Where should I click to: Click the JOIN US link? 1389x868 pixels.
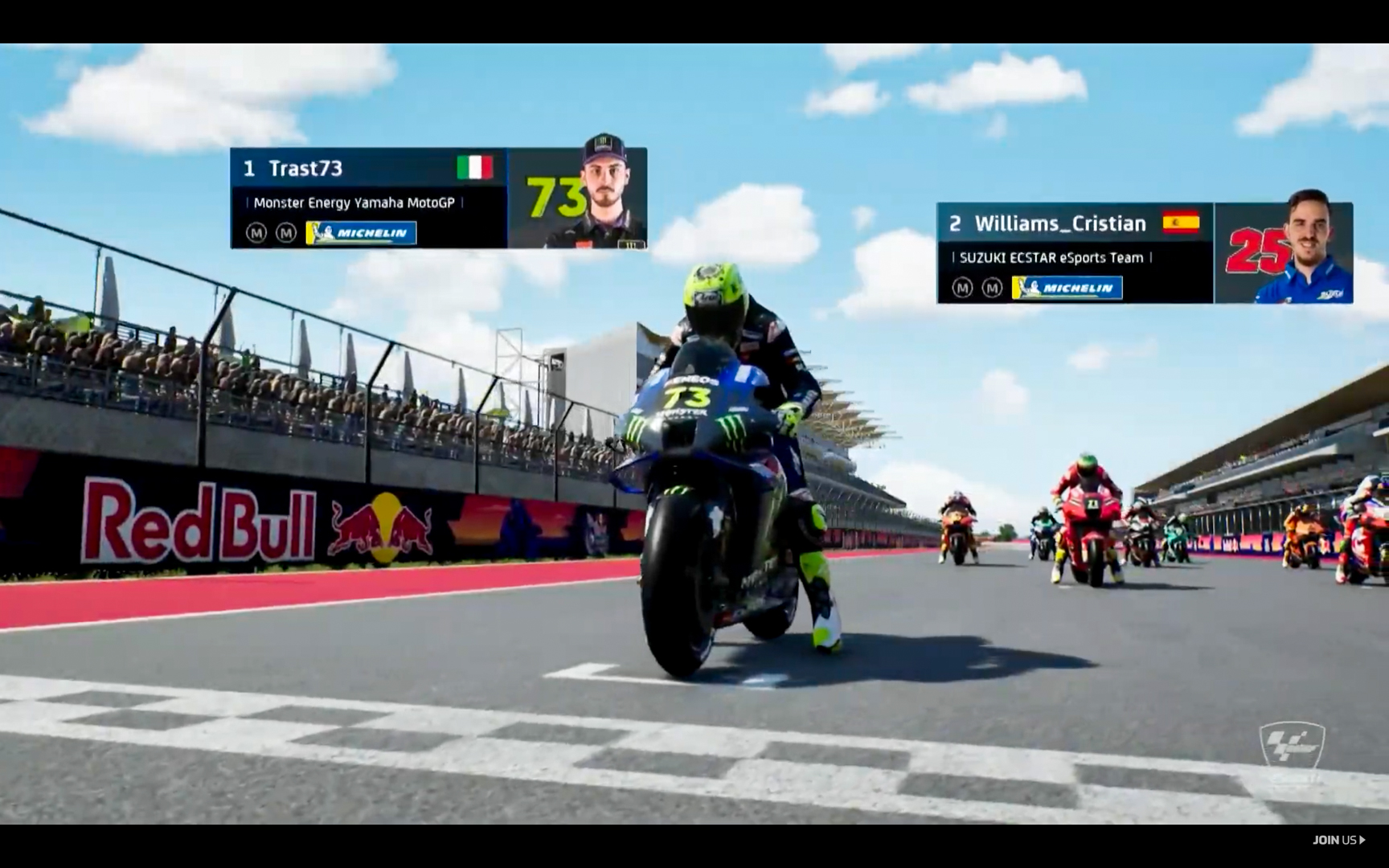pos(1338,840)
